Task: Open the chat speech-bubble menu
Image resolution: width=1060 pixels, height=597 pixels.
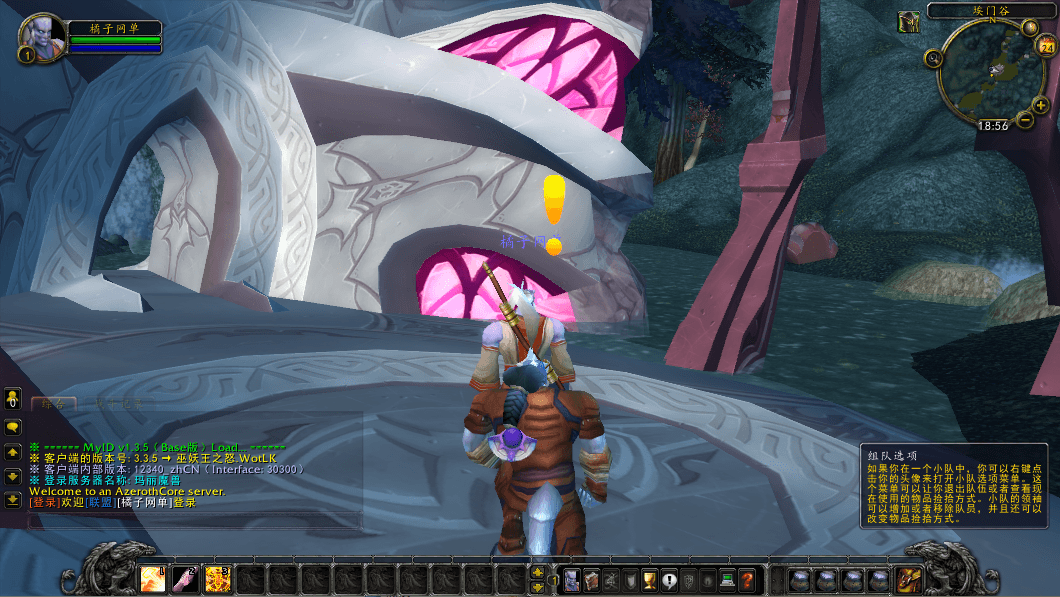Action: (13, 427)
